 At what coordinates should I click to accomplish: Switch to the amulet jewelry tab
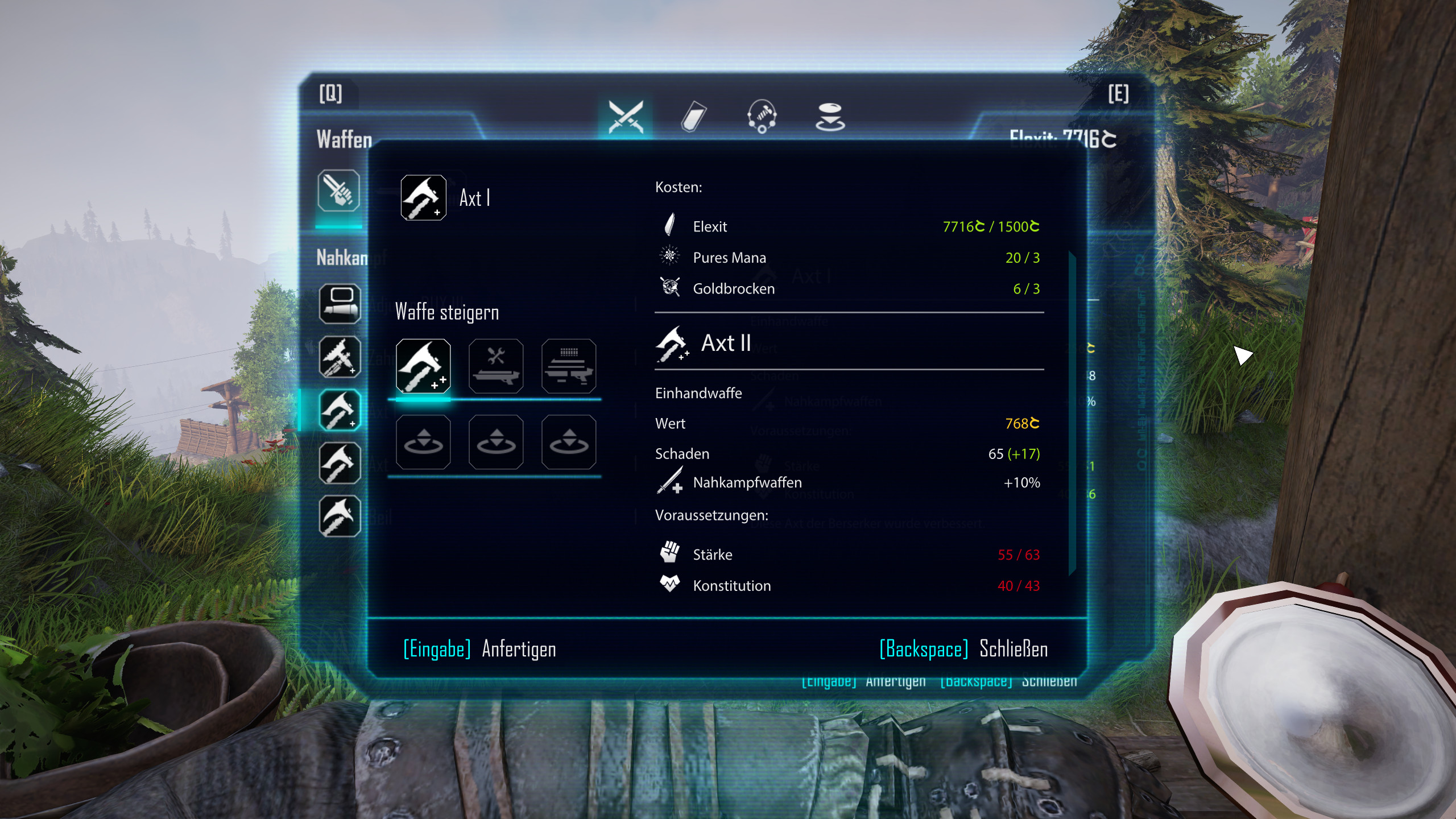coord(762,117)
